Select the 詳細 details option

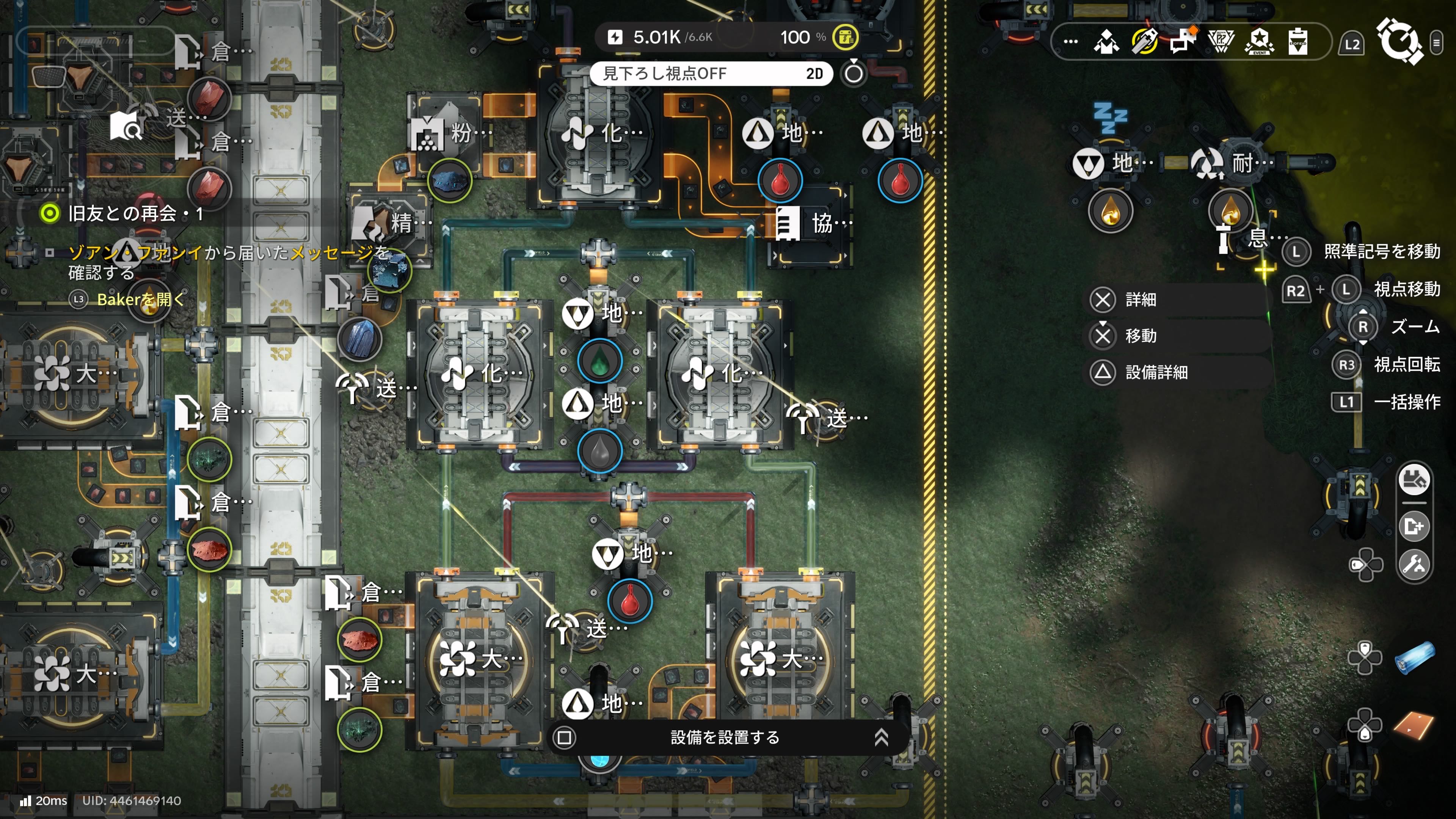(x=1139, y=300)
